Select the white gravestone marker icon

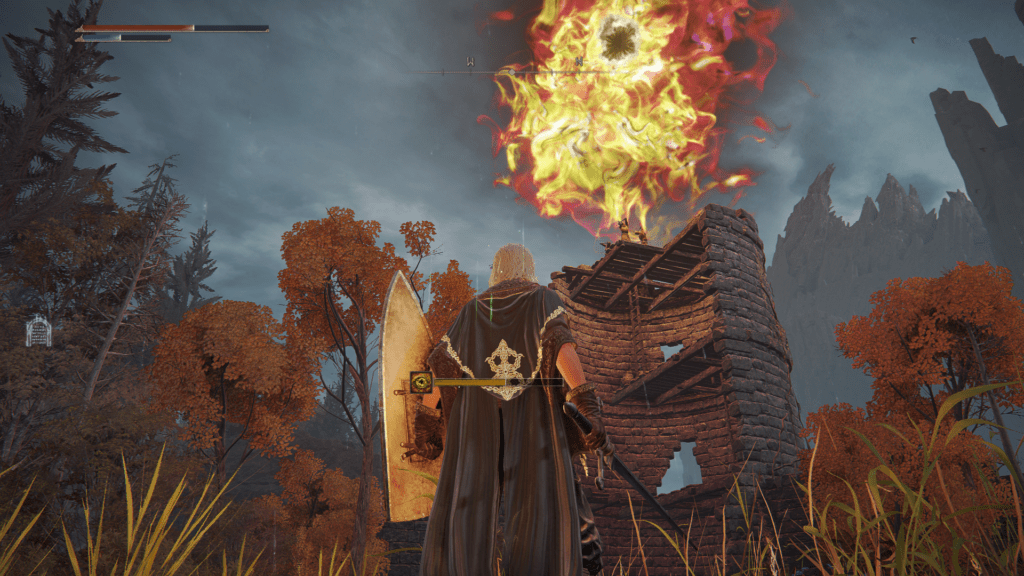[38, 331]
